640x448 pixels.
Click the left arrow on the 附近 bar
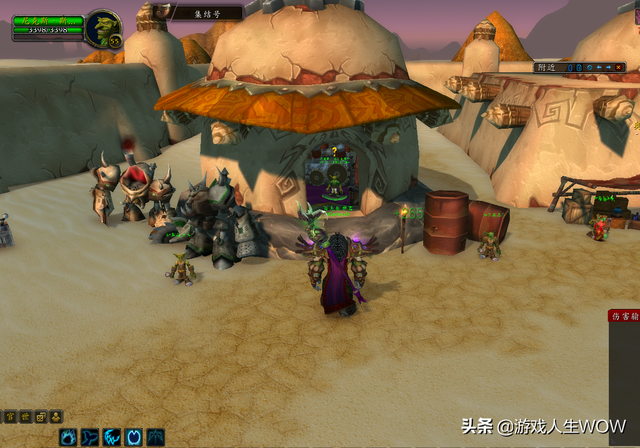pyautogui.click(x=601, y=67)
